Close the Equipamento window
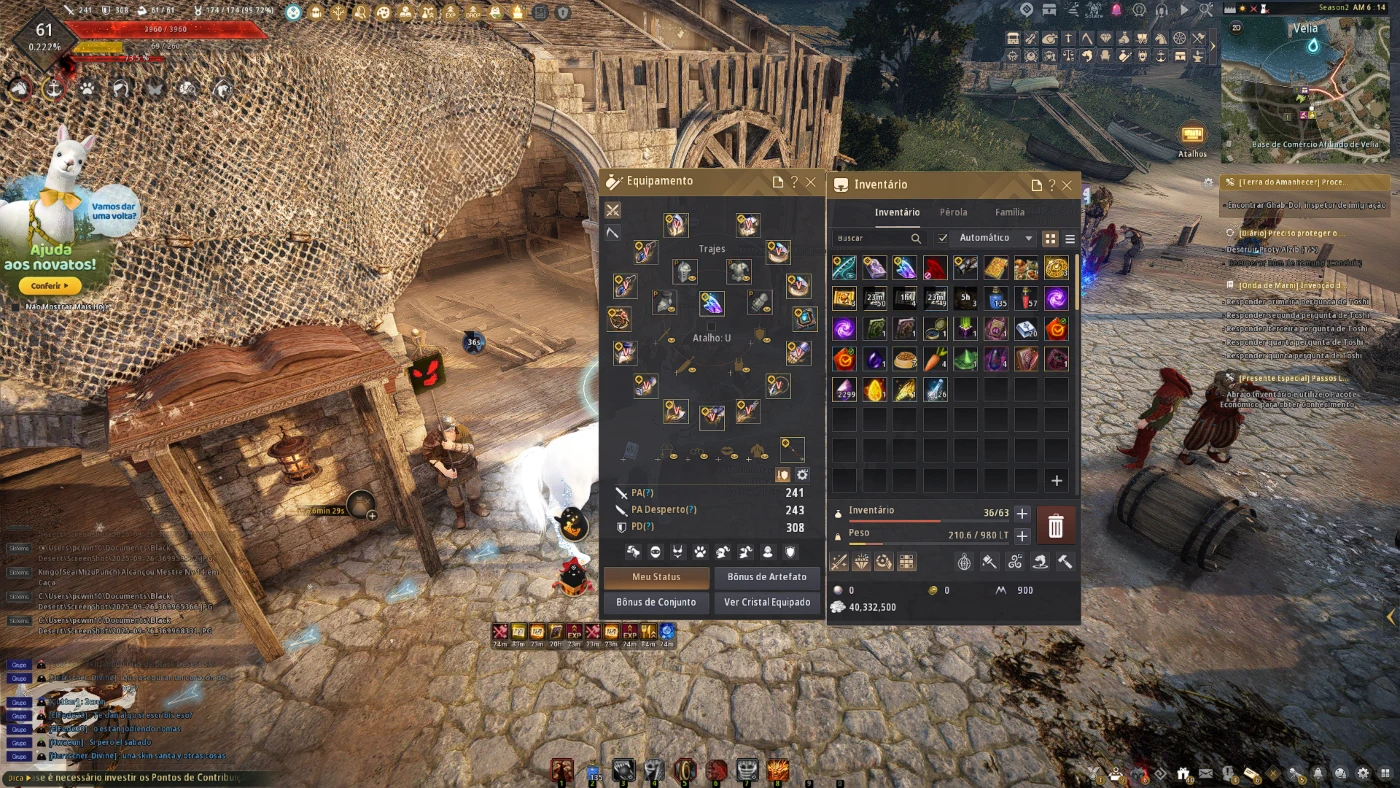The image size is (1400, 788). (x=811, y=182)
